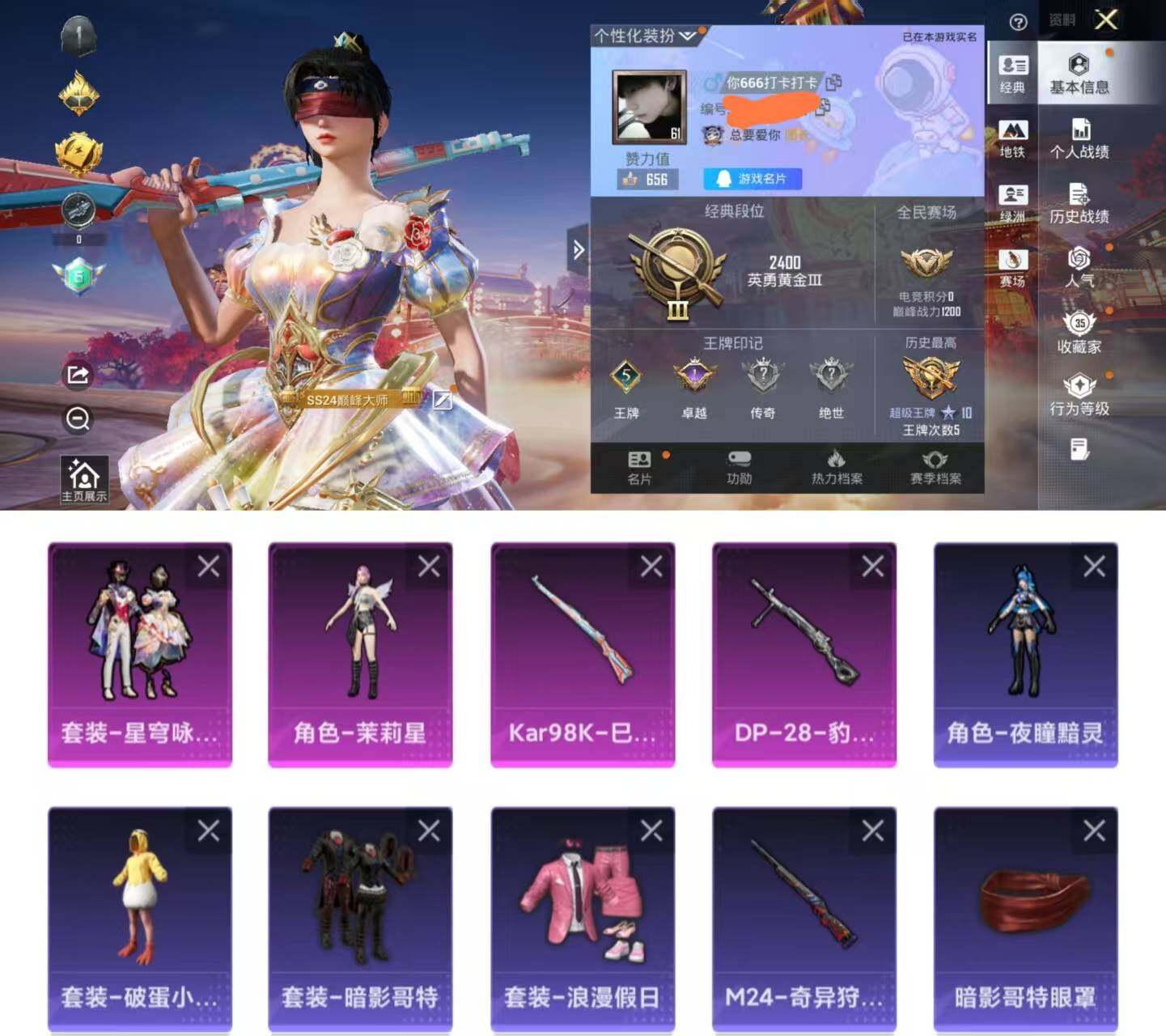Screen dimensions: 1166x1036
Task: Select the 绿洲 mode tab
Action: [x=1012, y=203]
